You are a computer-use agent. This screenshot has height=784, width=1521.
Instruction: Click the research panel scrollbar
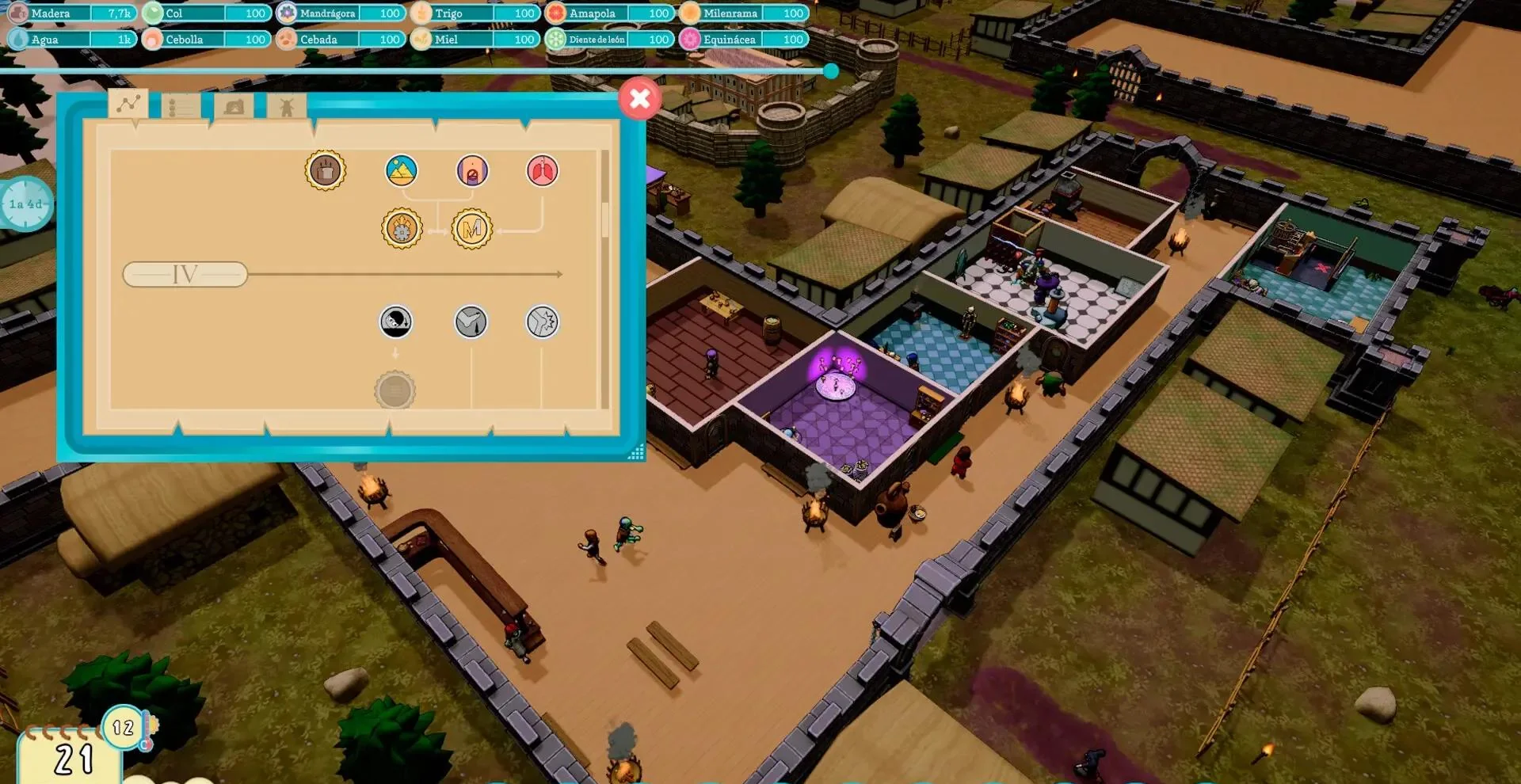click(605, 220)
